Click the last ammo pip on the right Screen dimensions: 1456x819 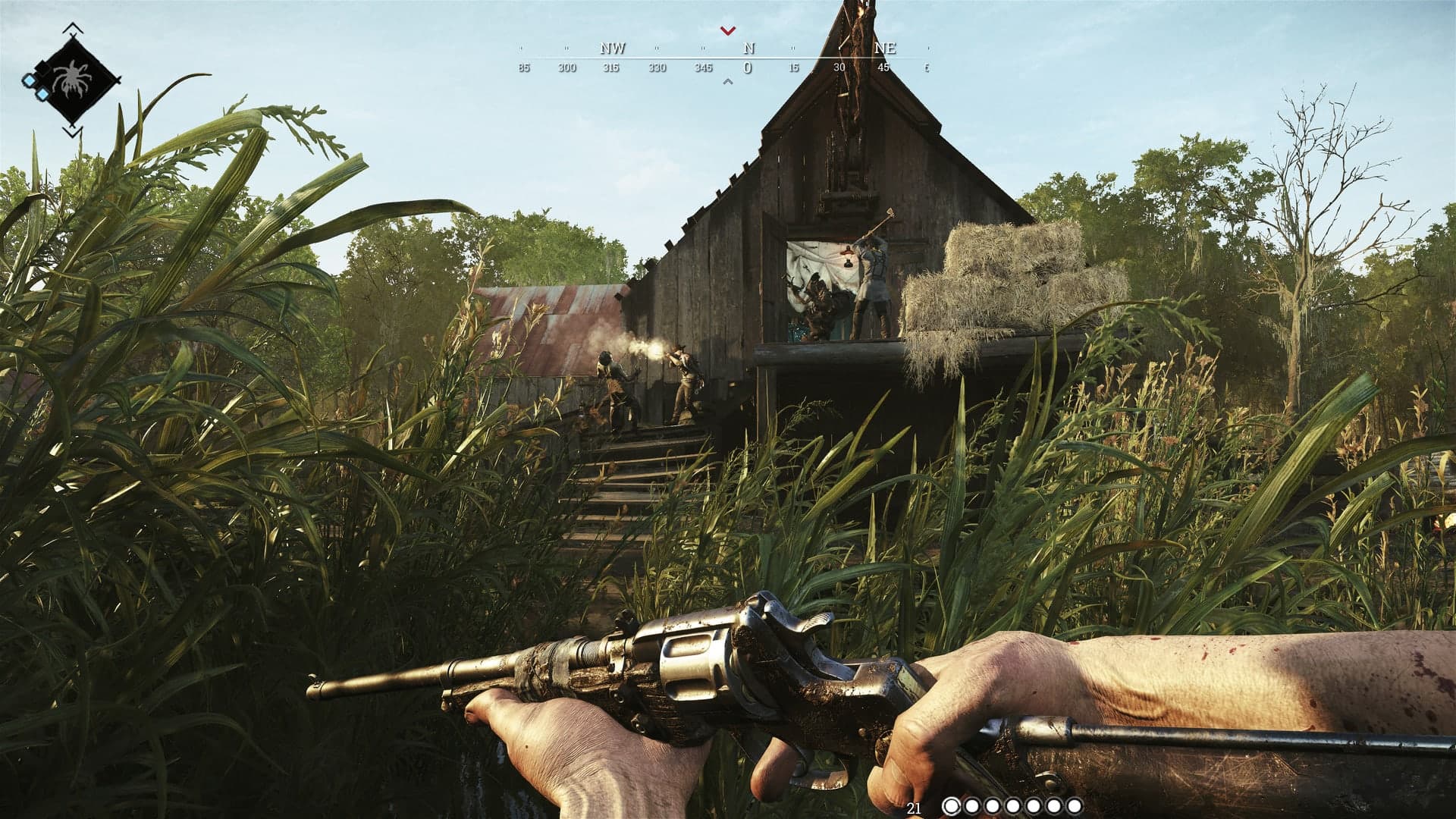[x=1075, y=805]
